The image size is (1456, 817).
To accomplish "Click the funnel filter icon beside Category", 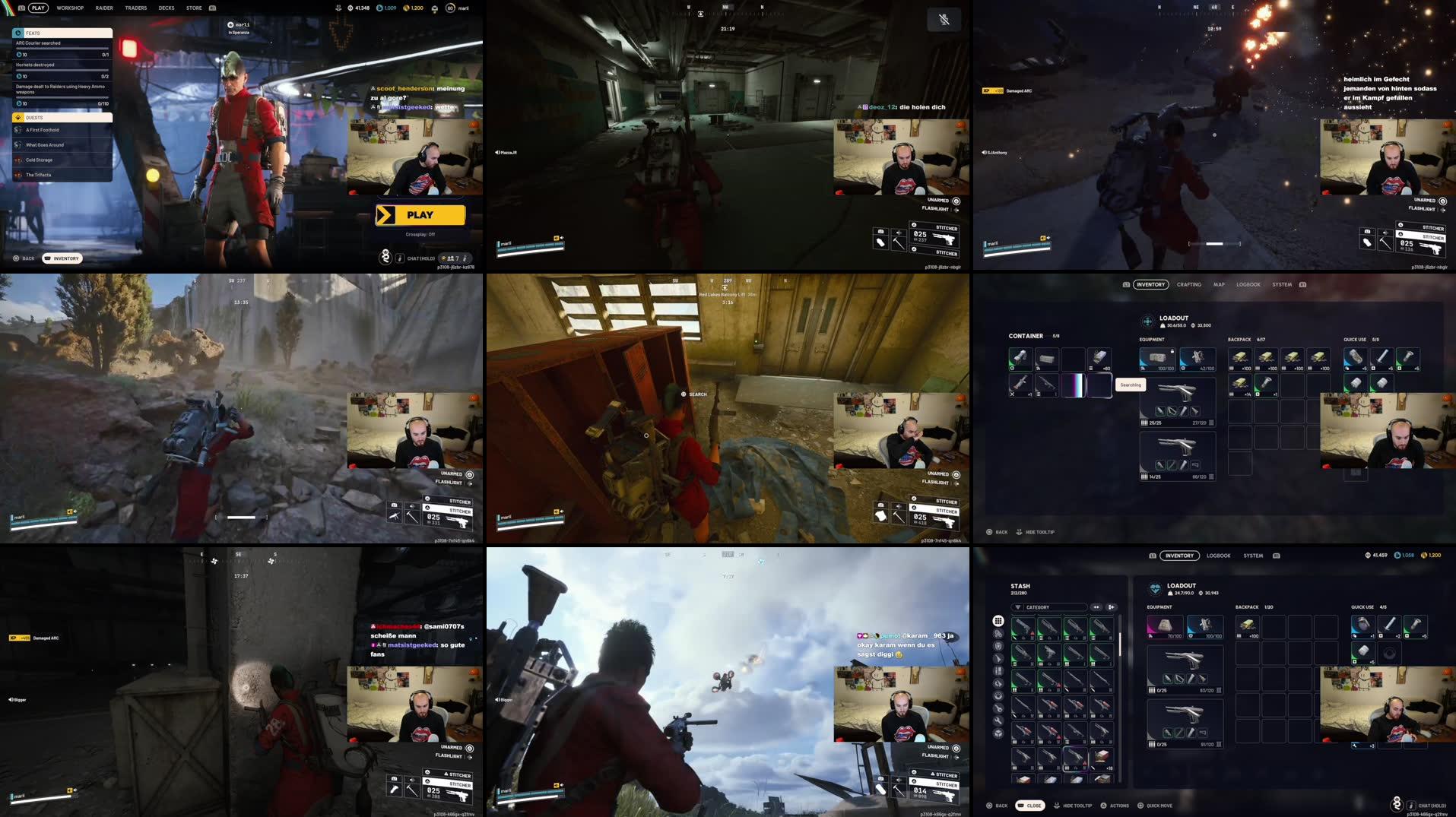I will click(1018, 607).
